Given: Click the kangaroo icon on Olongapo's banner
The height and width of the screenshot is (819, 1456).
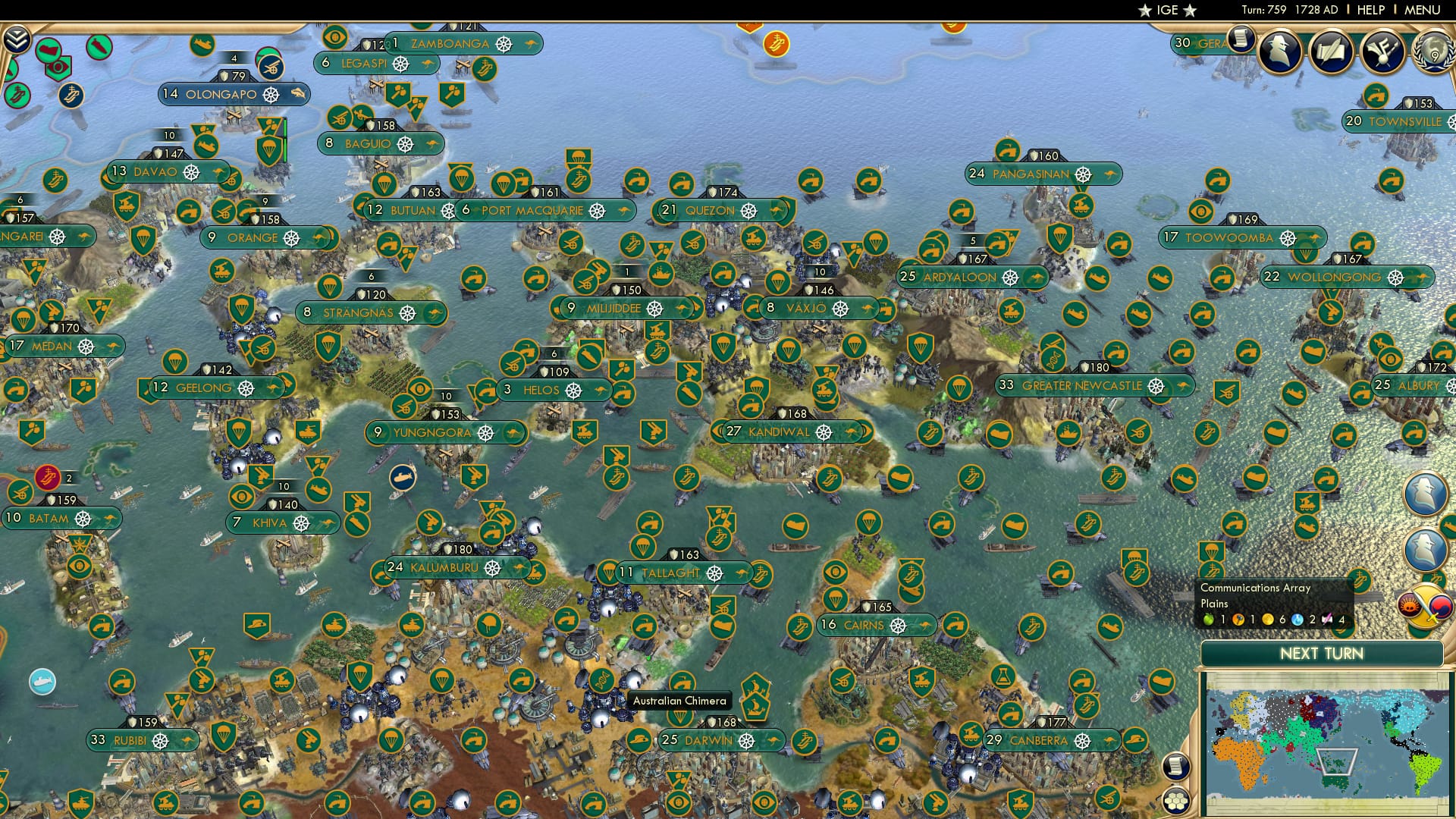Looking at the screenshot, I should (299, 94).
